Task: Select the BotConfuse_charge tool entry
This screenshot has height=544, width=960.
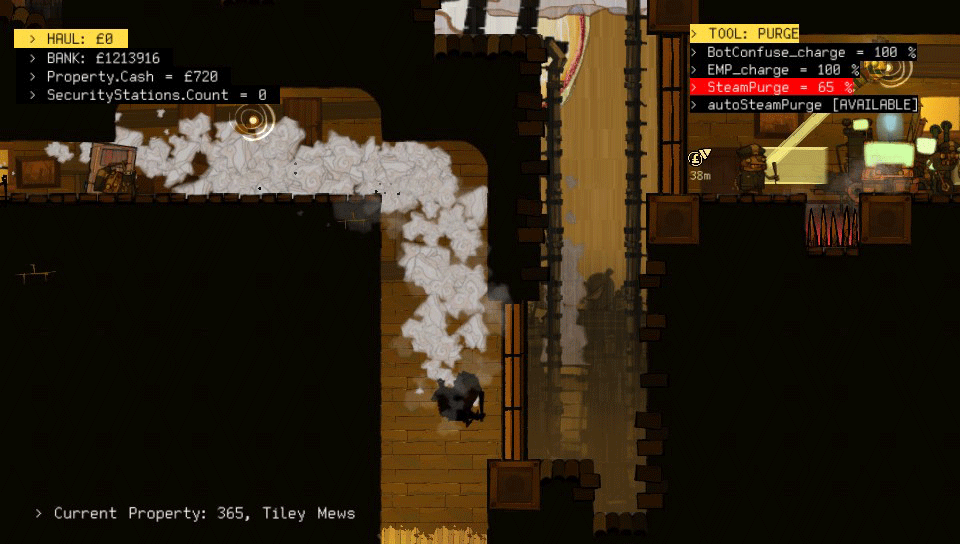Action: pos(803,52)
